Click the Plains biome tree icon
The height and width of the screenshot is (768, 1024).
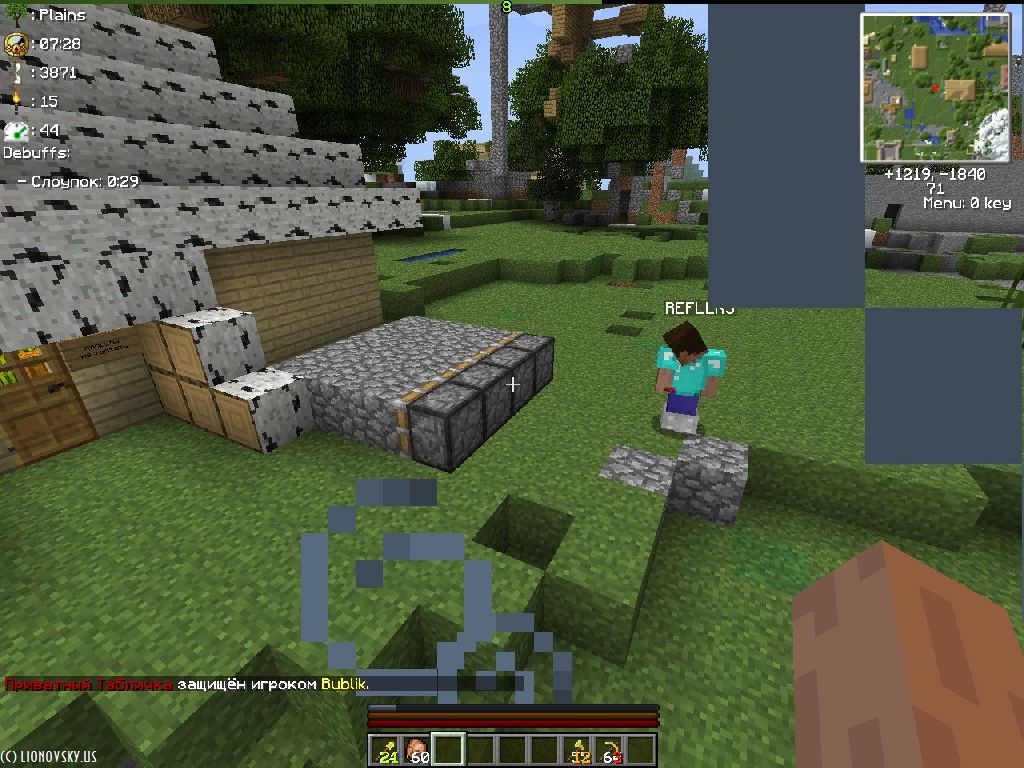15,15
